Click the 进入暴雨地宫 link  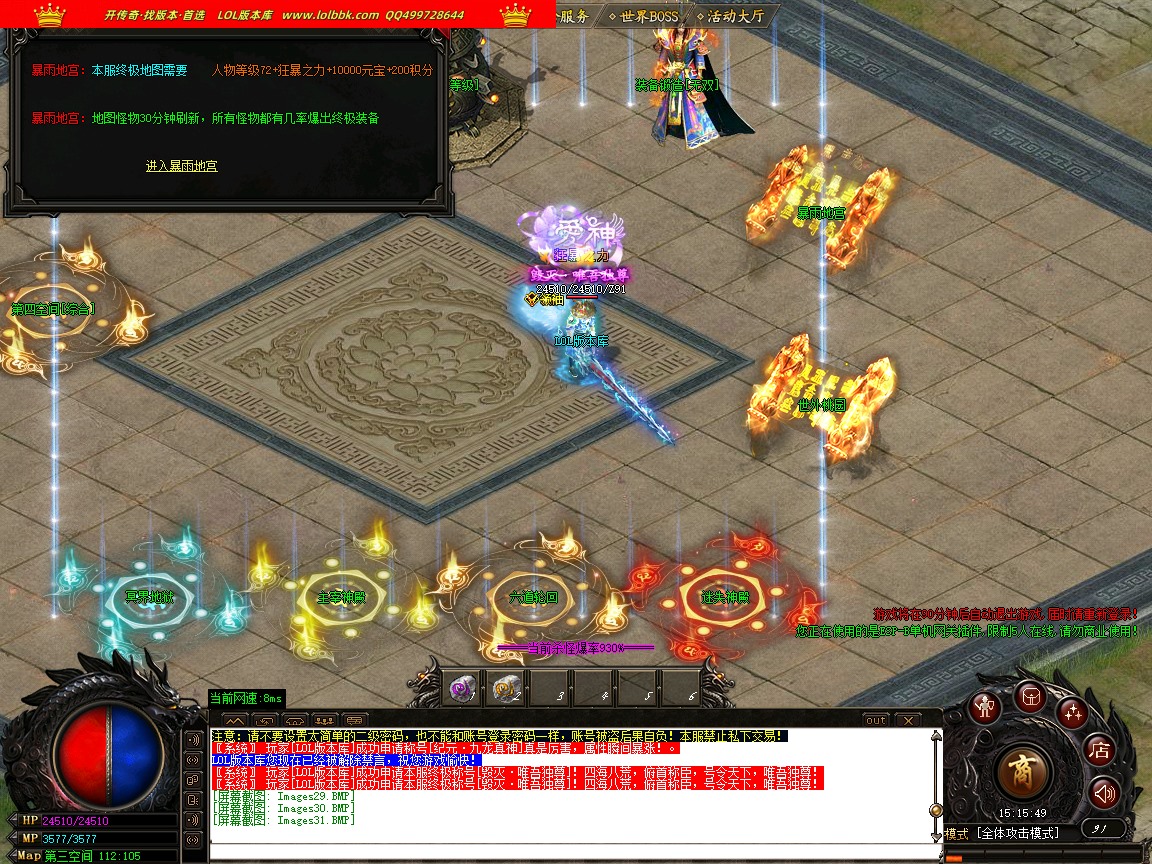tap(181, 166)
